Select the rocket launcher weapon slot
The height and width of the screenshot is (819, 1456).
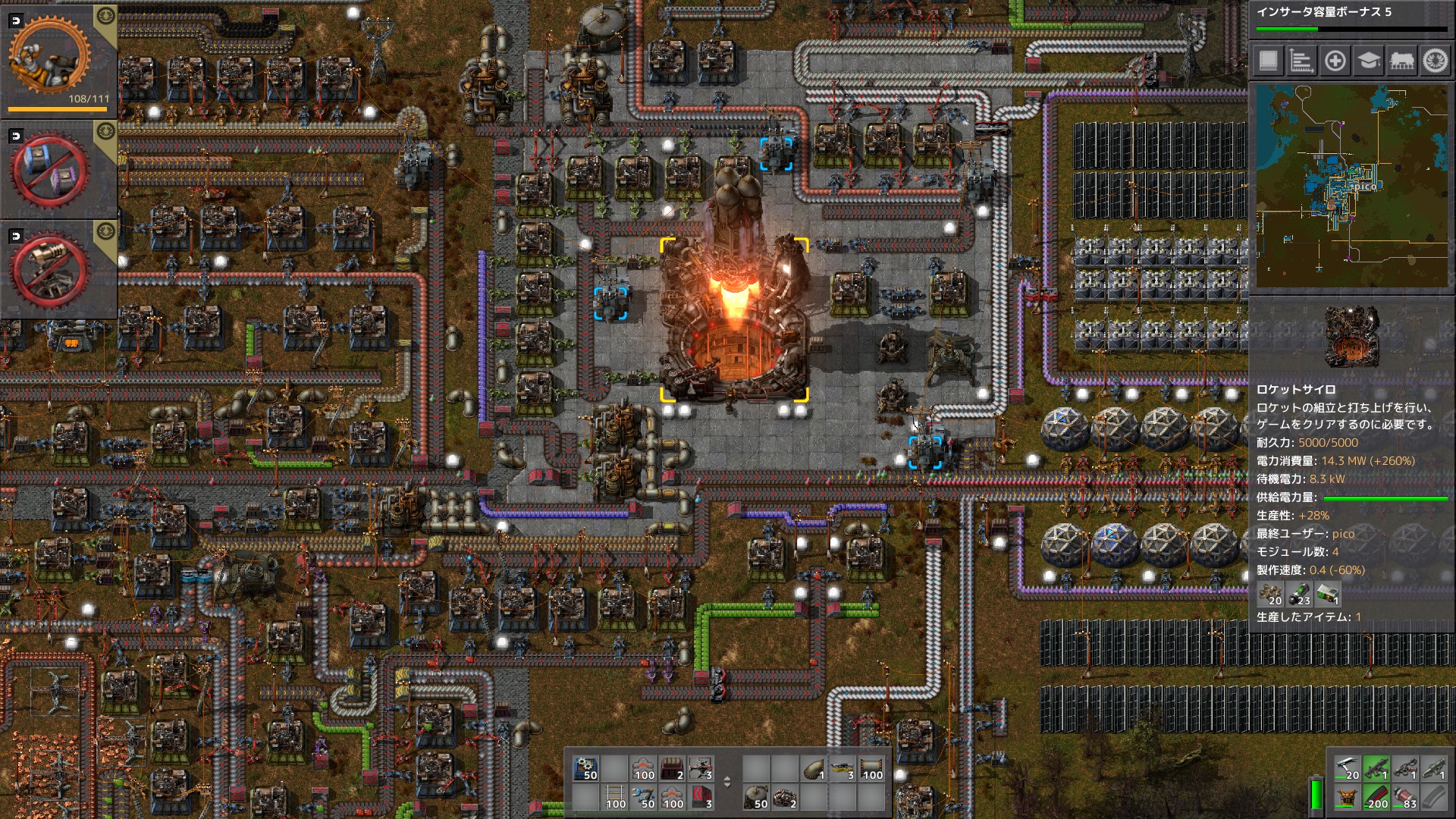[1435, 769]
